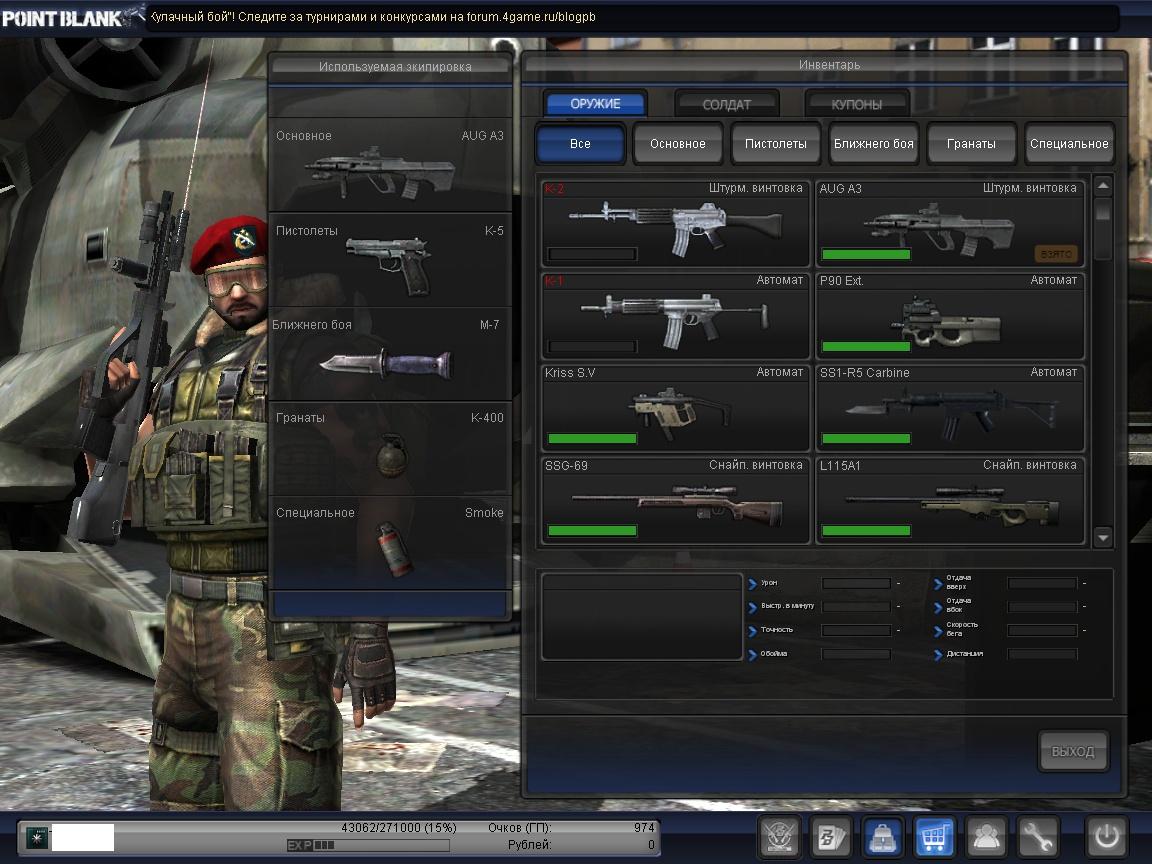Viewport: 1152px width, 864px height.
Task: Click the power icon to quit
Action: click(1107, 836)
